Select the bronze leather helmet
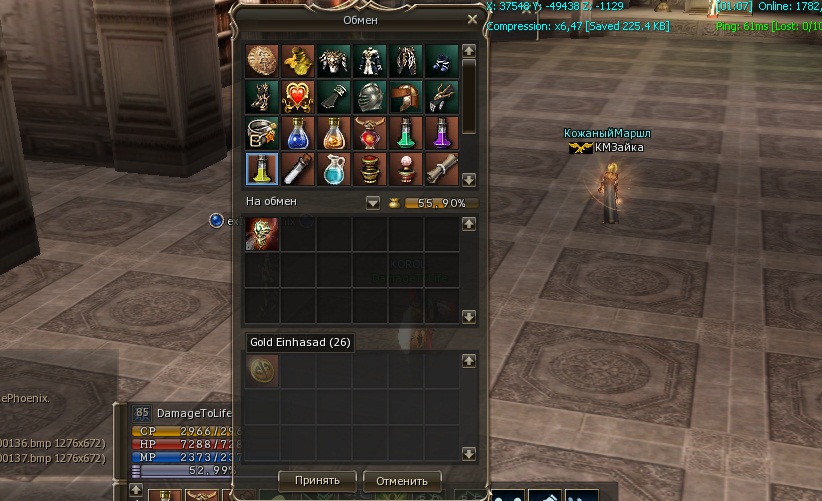Image resolution: width=822 pixels, height=501 pixels. click(406, 96)
